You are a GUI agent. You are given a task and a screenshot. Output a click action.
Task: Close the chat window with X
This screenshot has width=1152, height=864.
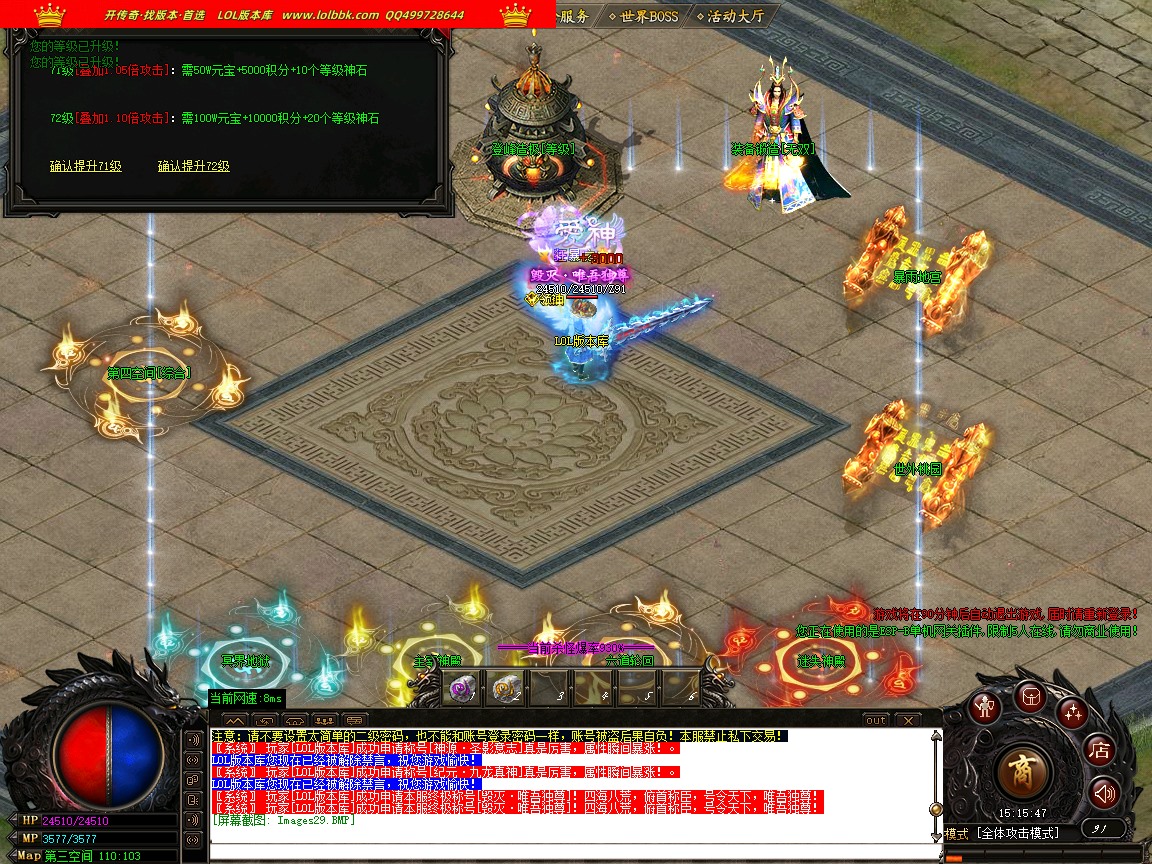click(x=907, y=720)
